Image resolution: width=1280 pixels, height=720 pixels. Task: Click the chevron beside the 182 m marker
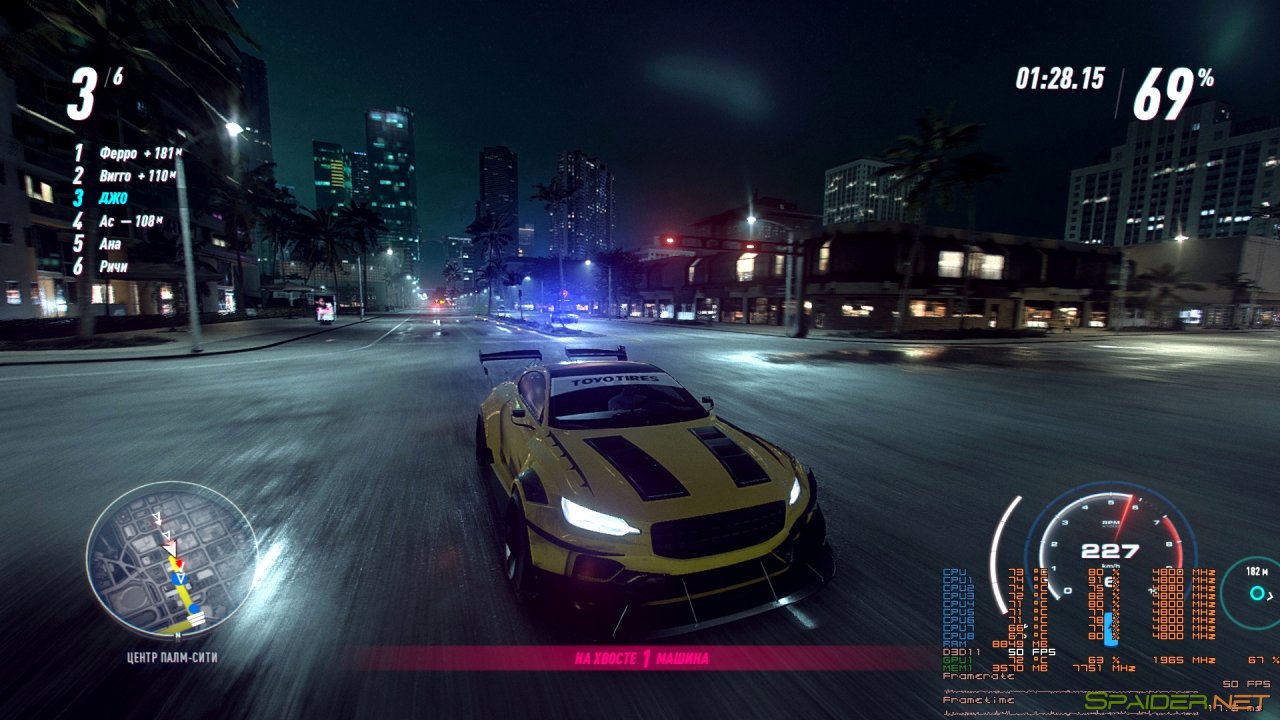pyautogui.click(x=1269, y=595)
